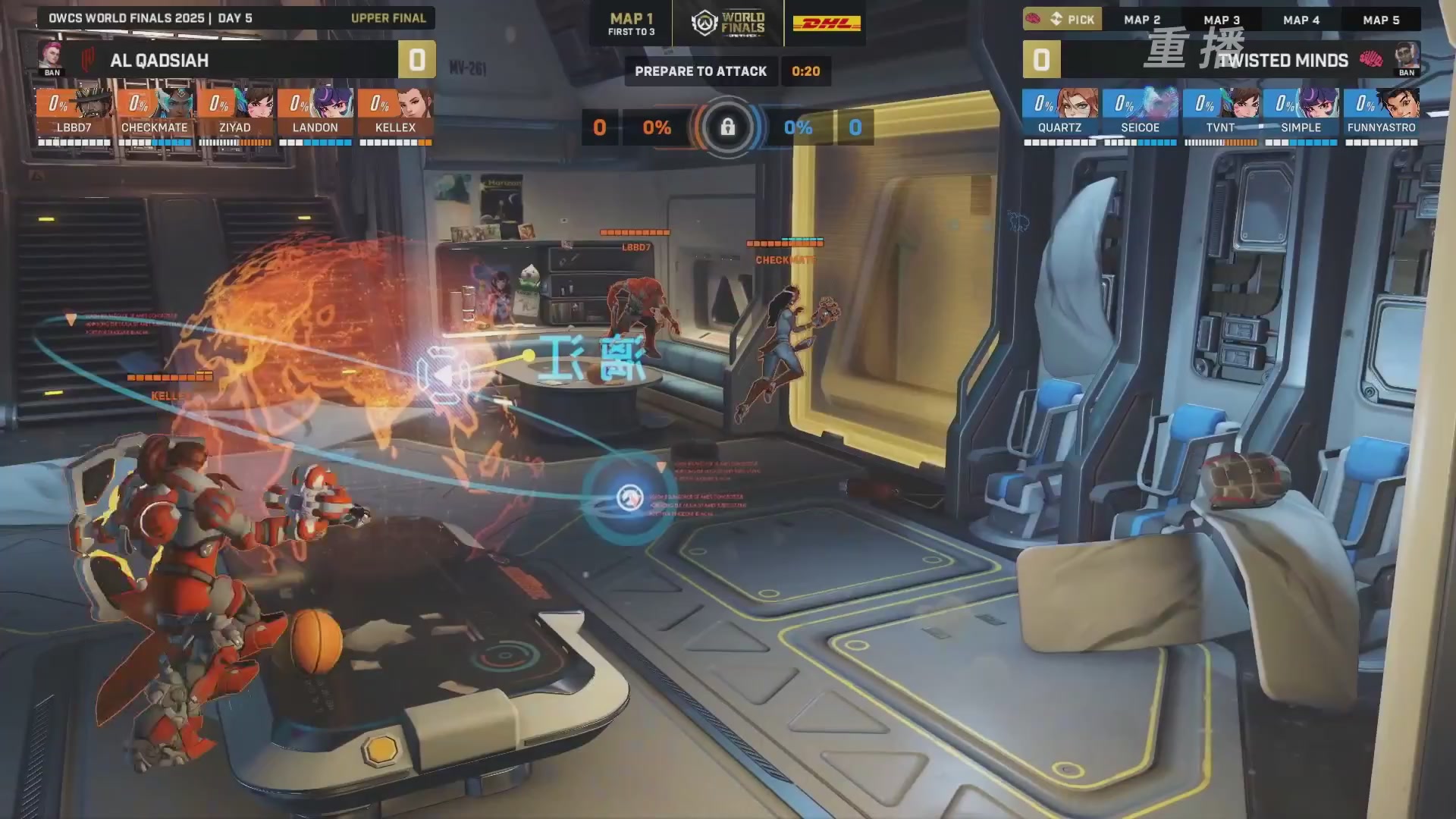Click the PICK map indicator
The image size is (1456, 819).
(1062, 20)
